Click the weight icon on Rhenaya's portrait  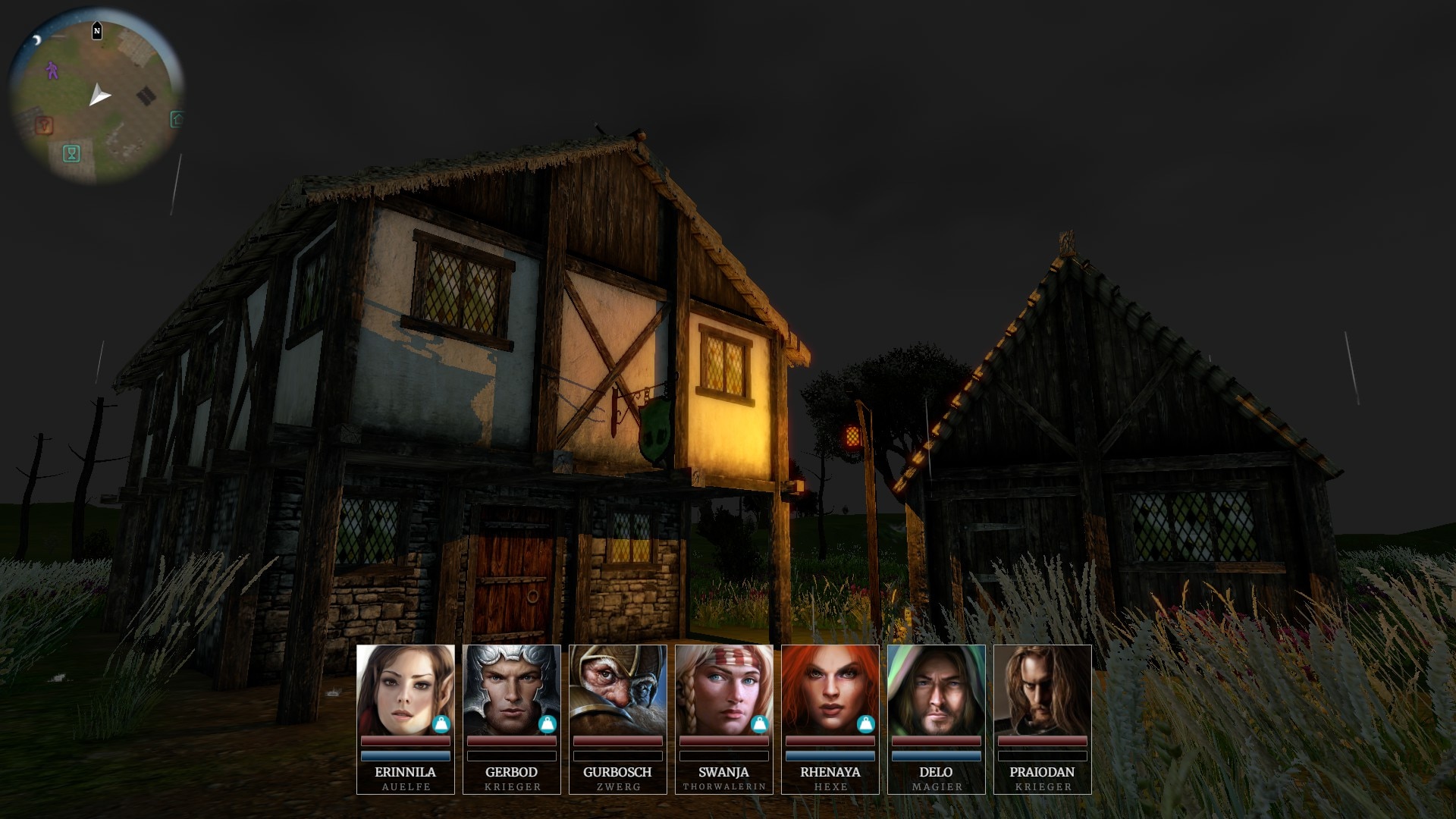click(x=866, y=724)
